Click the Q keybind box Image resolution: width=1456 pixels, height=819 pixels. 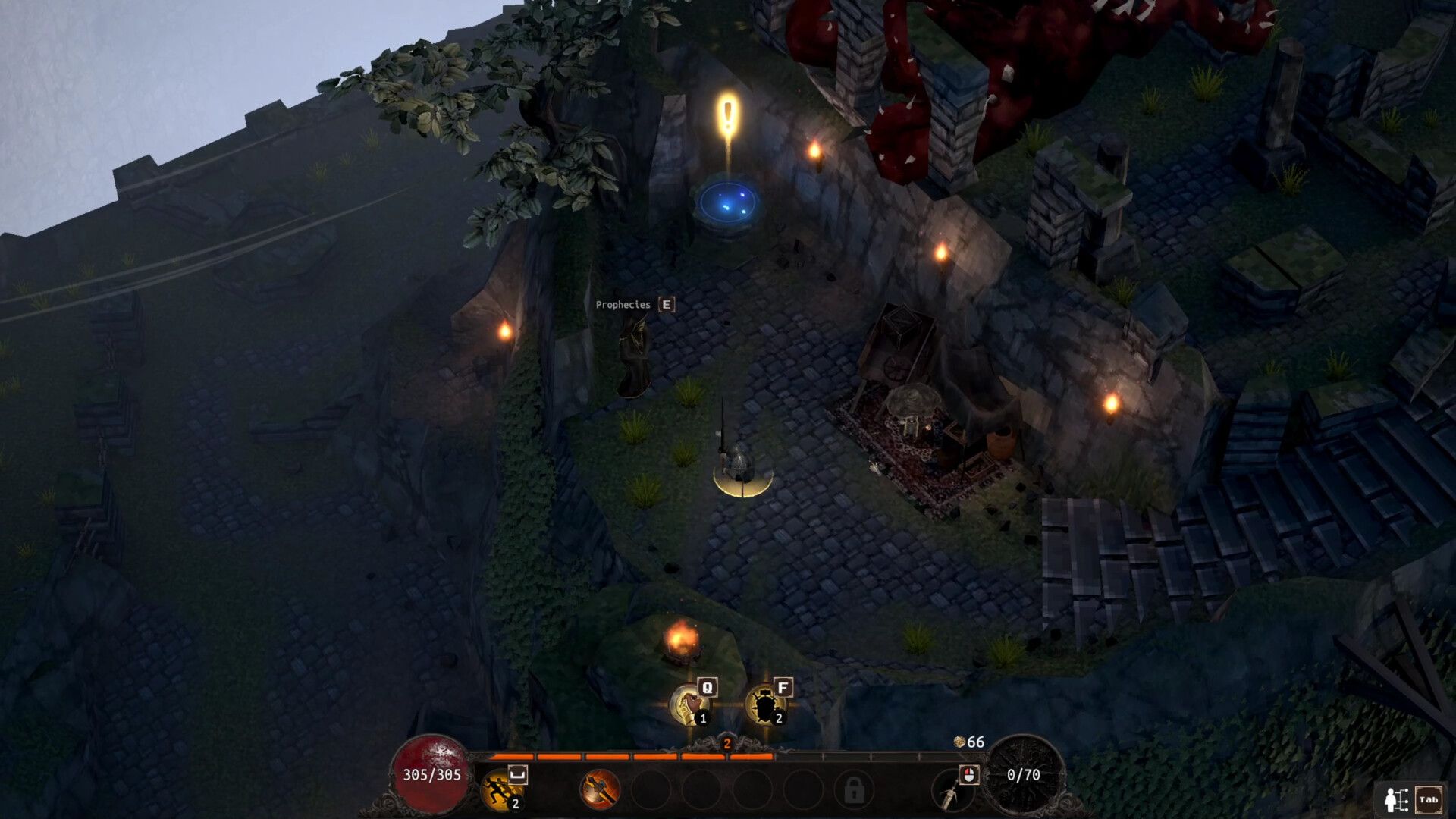coord(708,687)
